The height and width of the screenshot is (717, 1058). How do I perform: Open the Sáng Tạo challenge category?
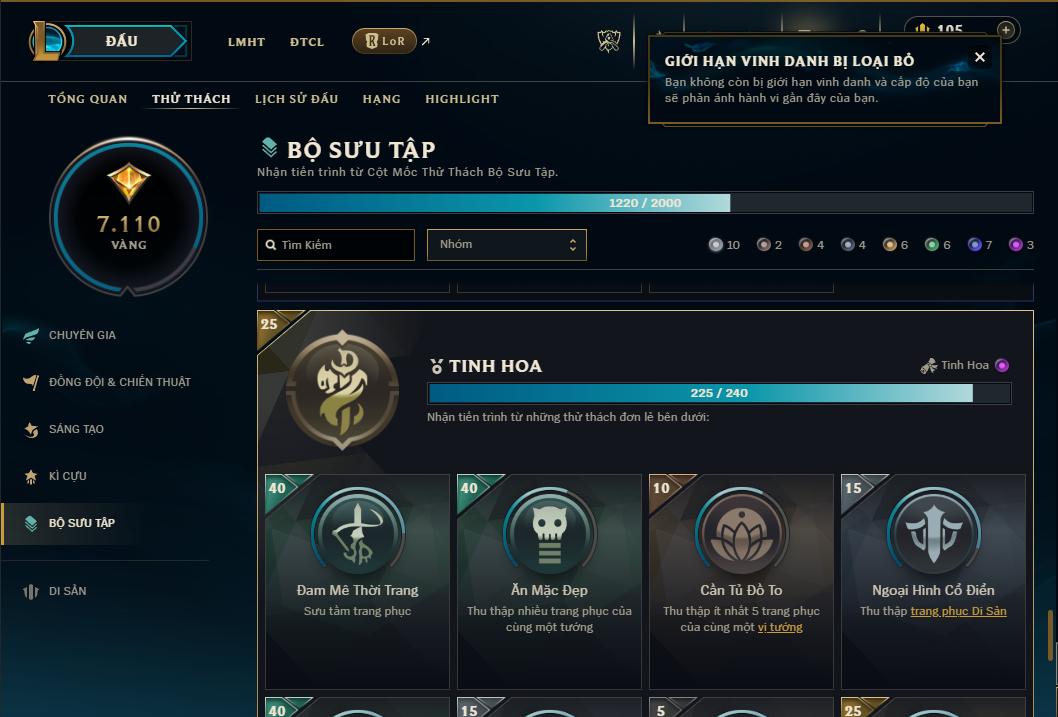click(x=76, y=429)
